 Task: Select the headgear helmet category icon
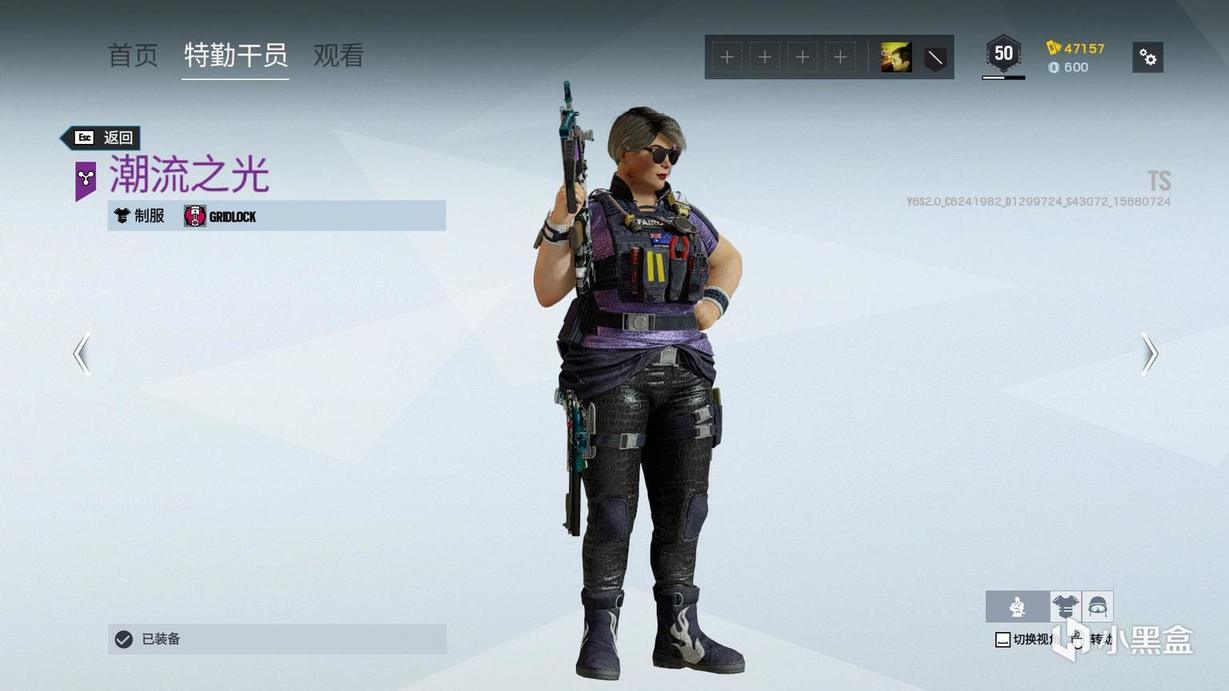(1097, 606)
